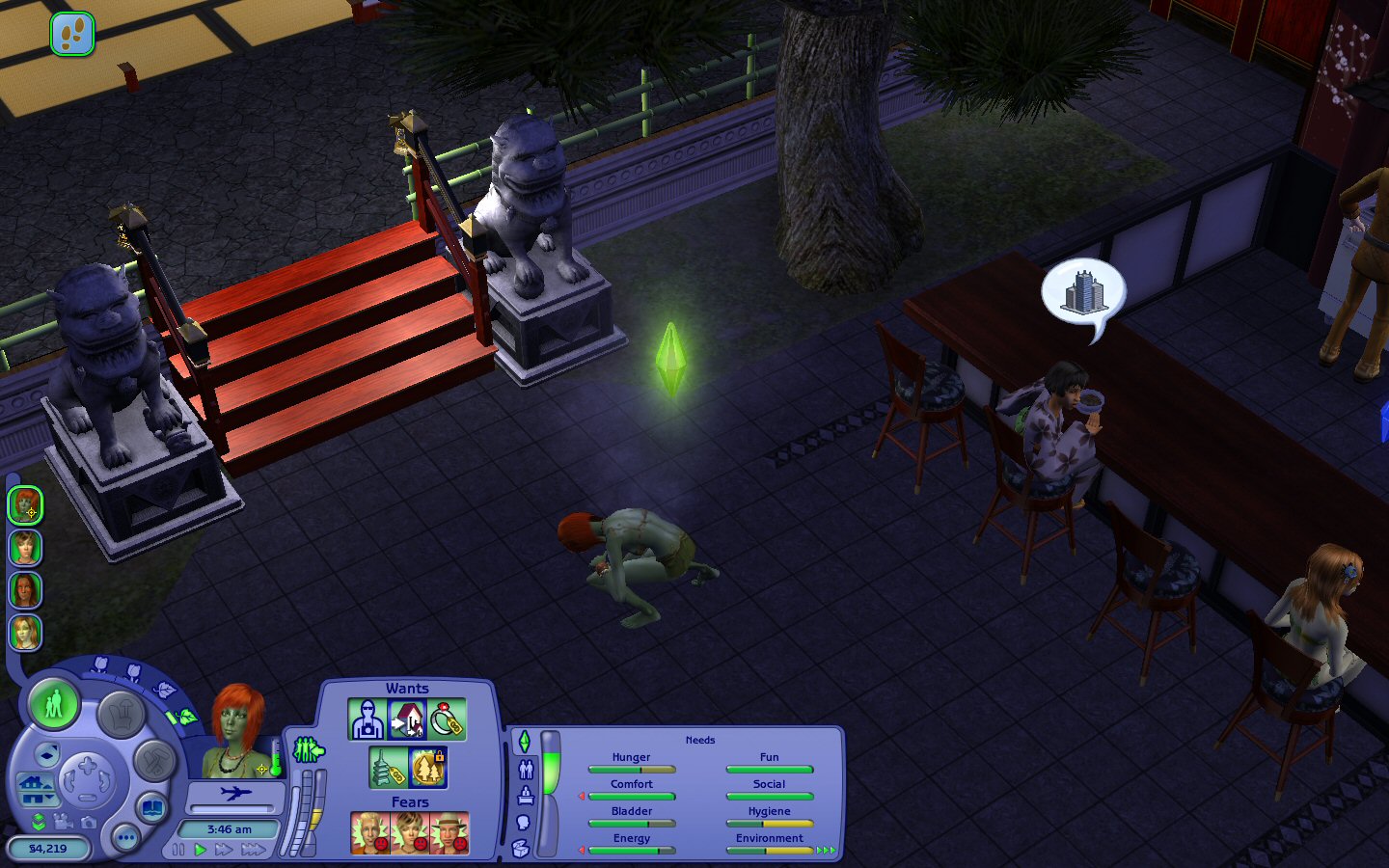Image resolution: width=1389 pixels, height=868 pixels.
Task: Zoom the camera in with plus button
Action: [87, 767]
